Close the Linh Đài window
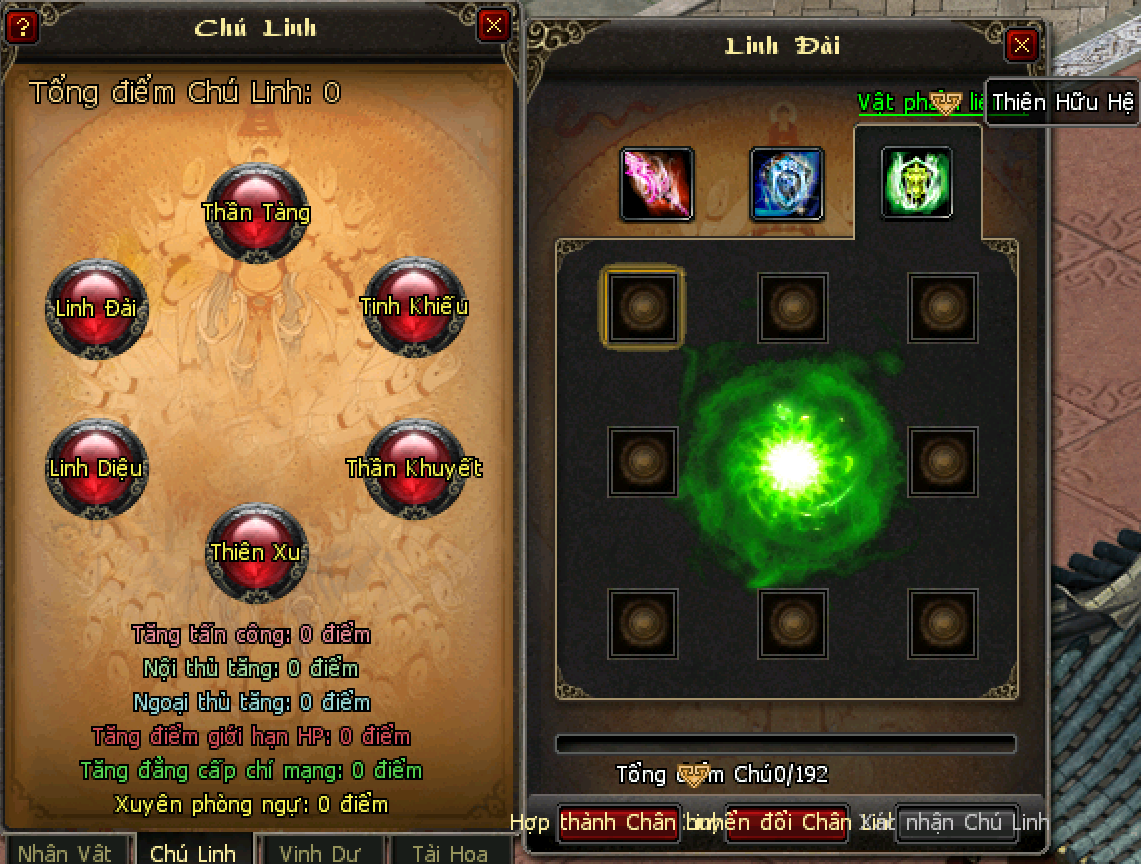 pos(1021,45)
